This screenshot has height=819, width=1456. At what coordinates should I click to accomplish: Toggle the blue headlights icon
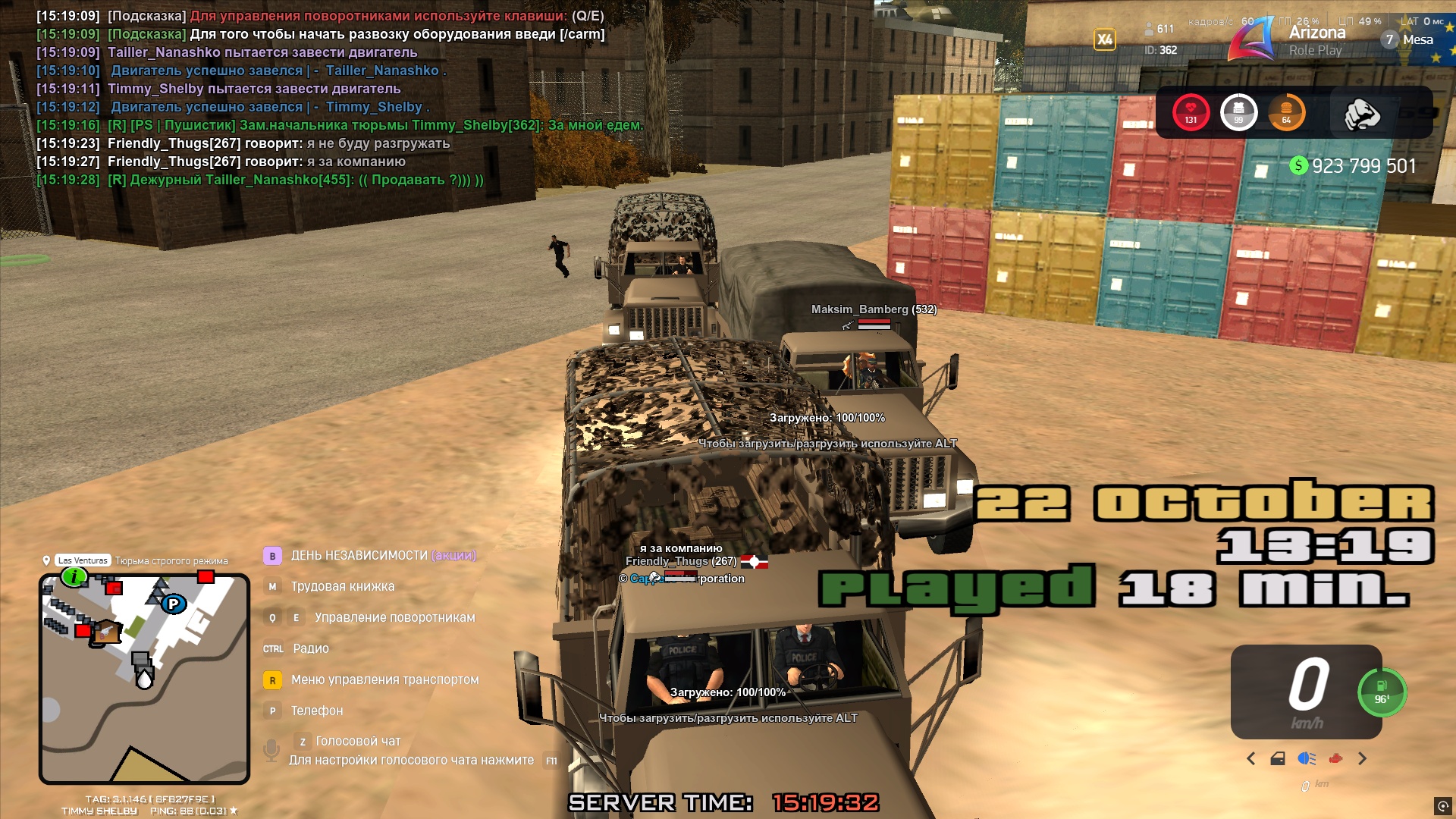(x=1307, y=758)
